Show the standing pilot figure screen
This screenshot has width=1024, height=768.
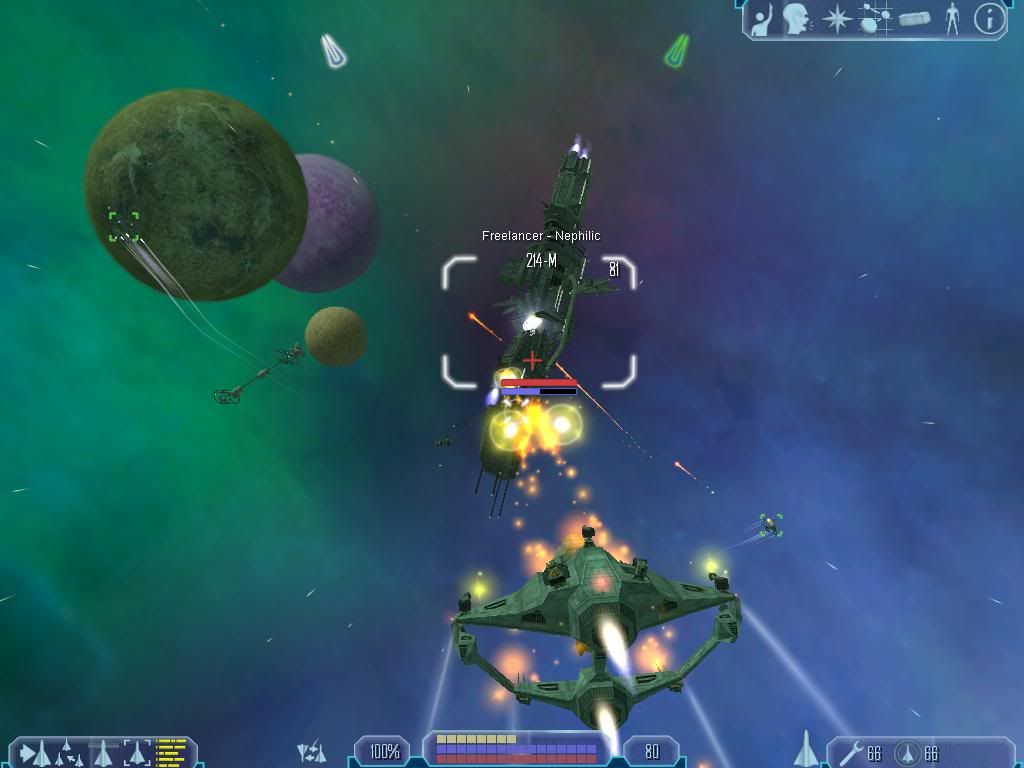[x=952, y=18]
